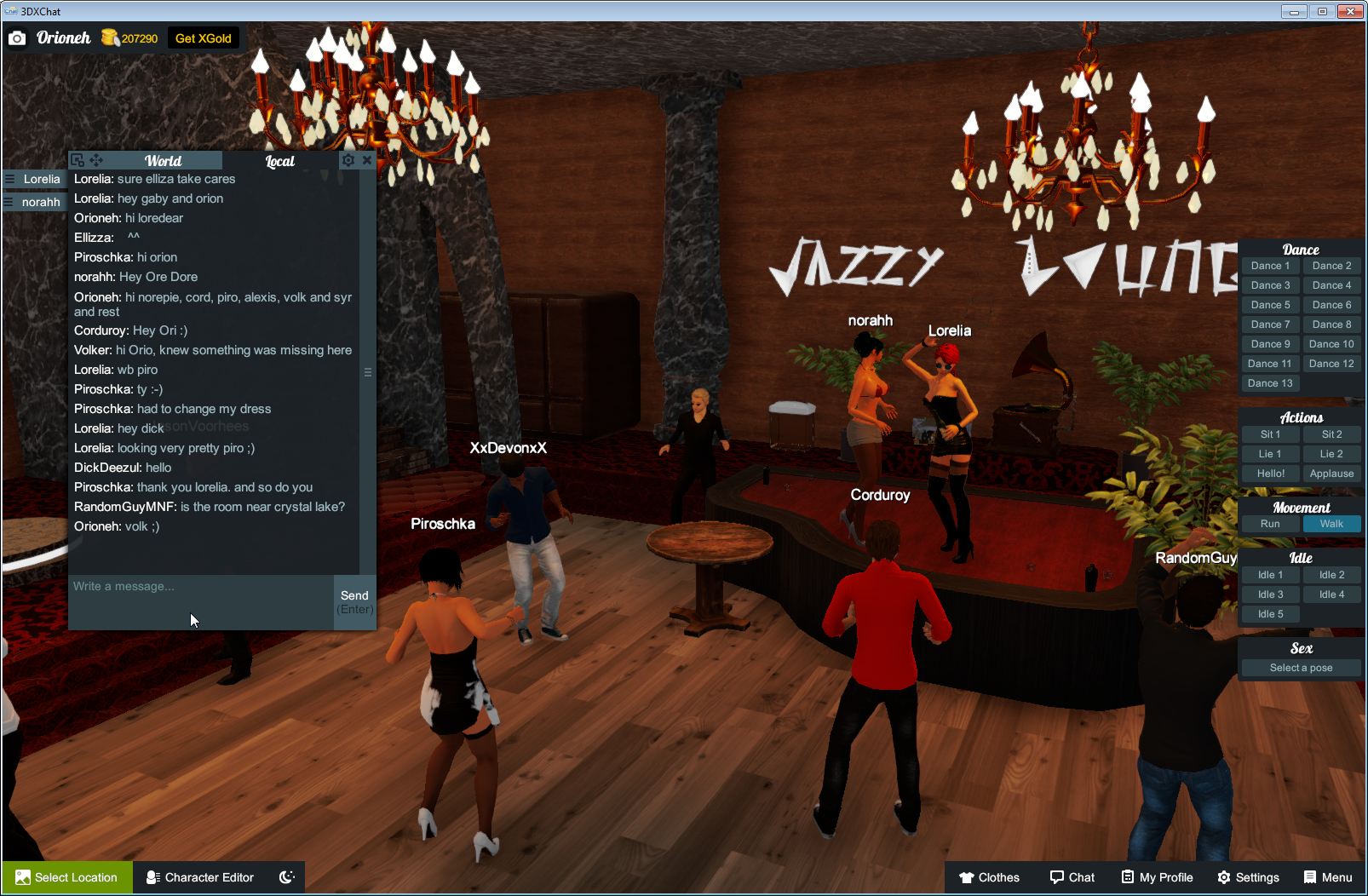Open the screenshot camera tool
Image resolution: width=1368 pixels, height=896 pixels.
(x=17, y=38)
